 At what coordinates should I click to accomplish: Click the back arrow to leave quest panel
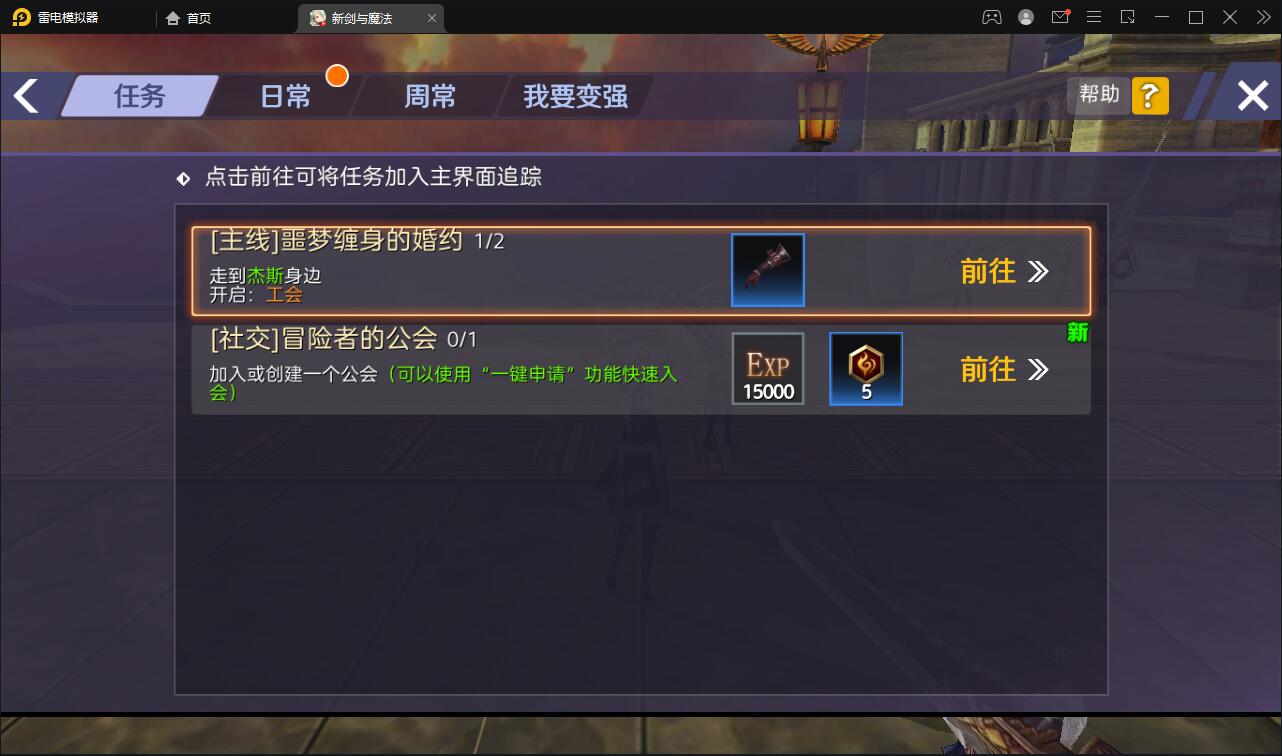[x=25, y=95]
